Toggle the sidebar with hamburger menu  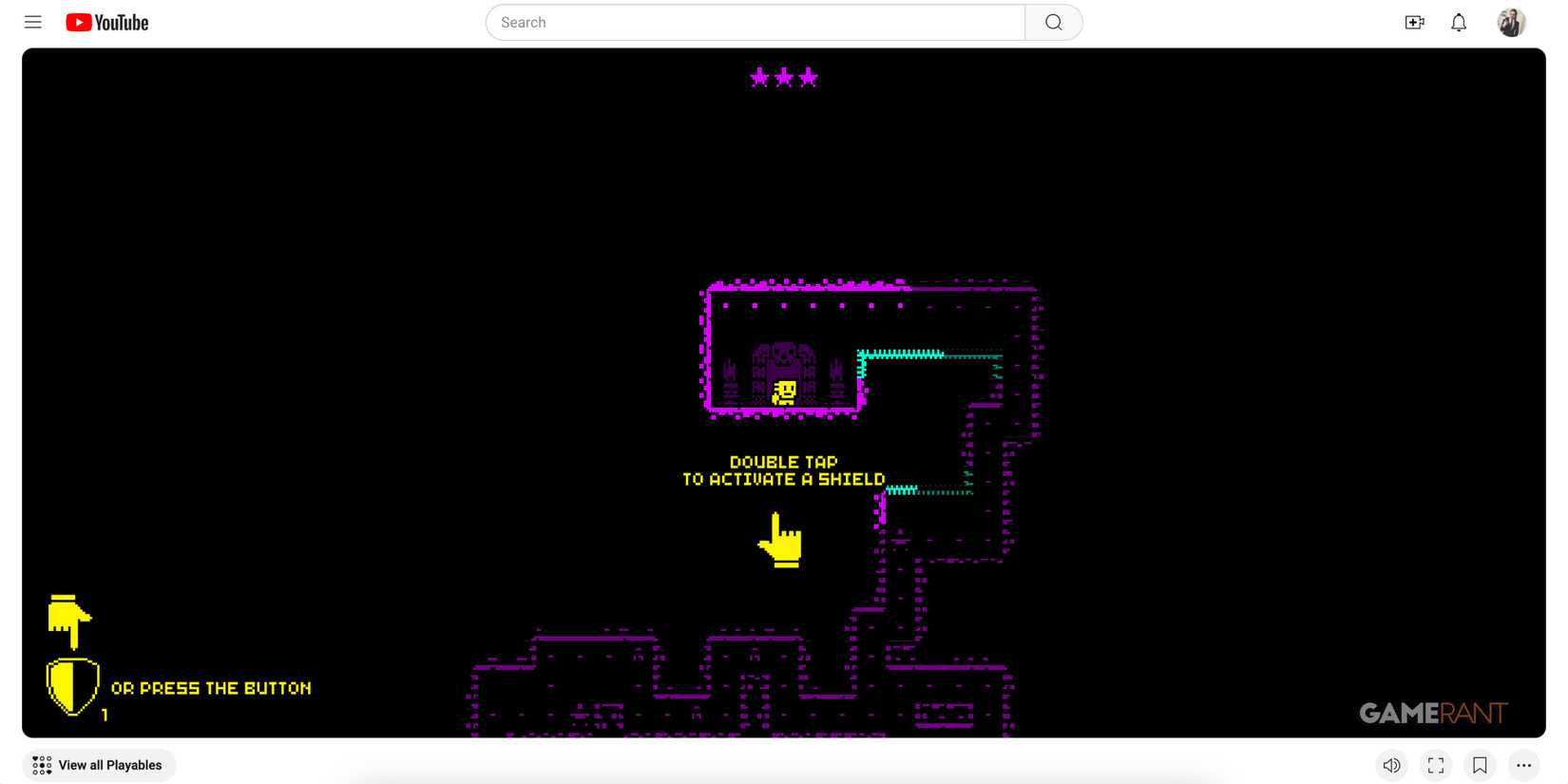tap(32, 21)
